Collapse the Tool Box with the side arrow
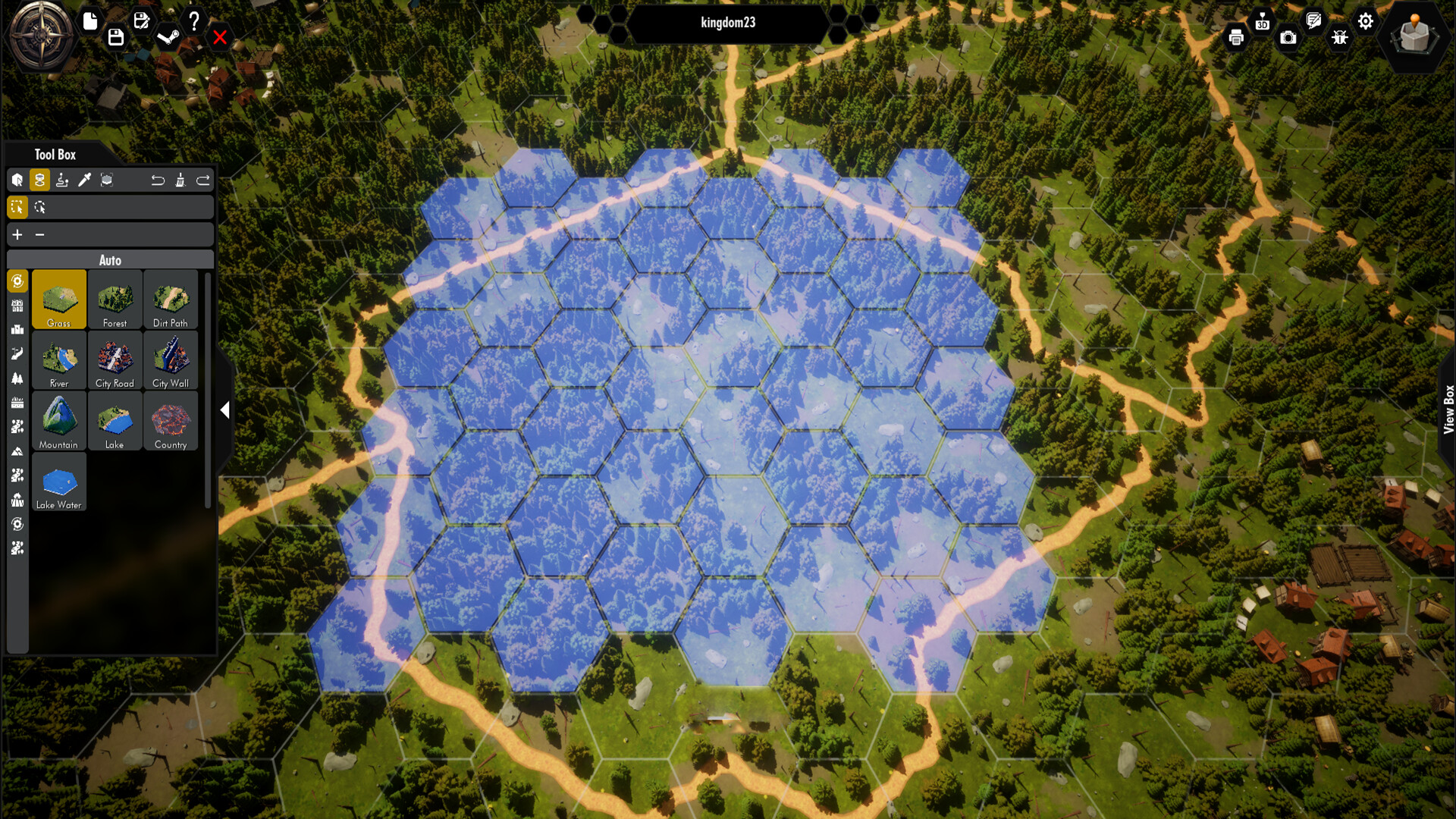This screenshot has width=1456, height=819. pos(224,410)
